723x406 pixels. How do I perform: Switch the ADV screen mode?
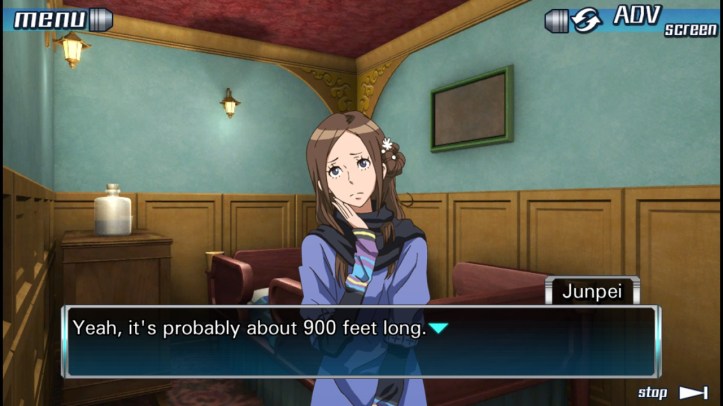click(x=632, y=19)
